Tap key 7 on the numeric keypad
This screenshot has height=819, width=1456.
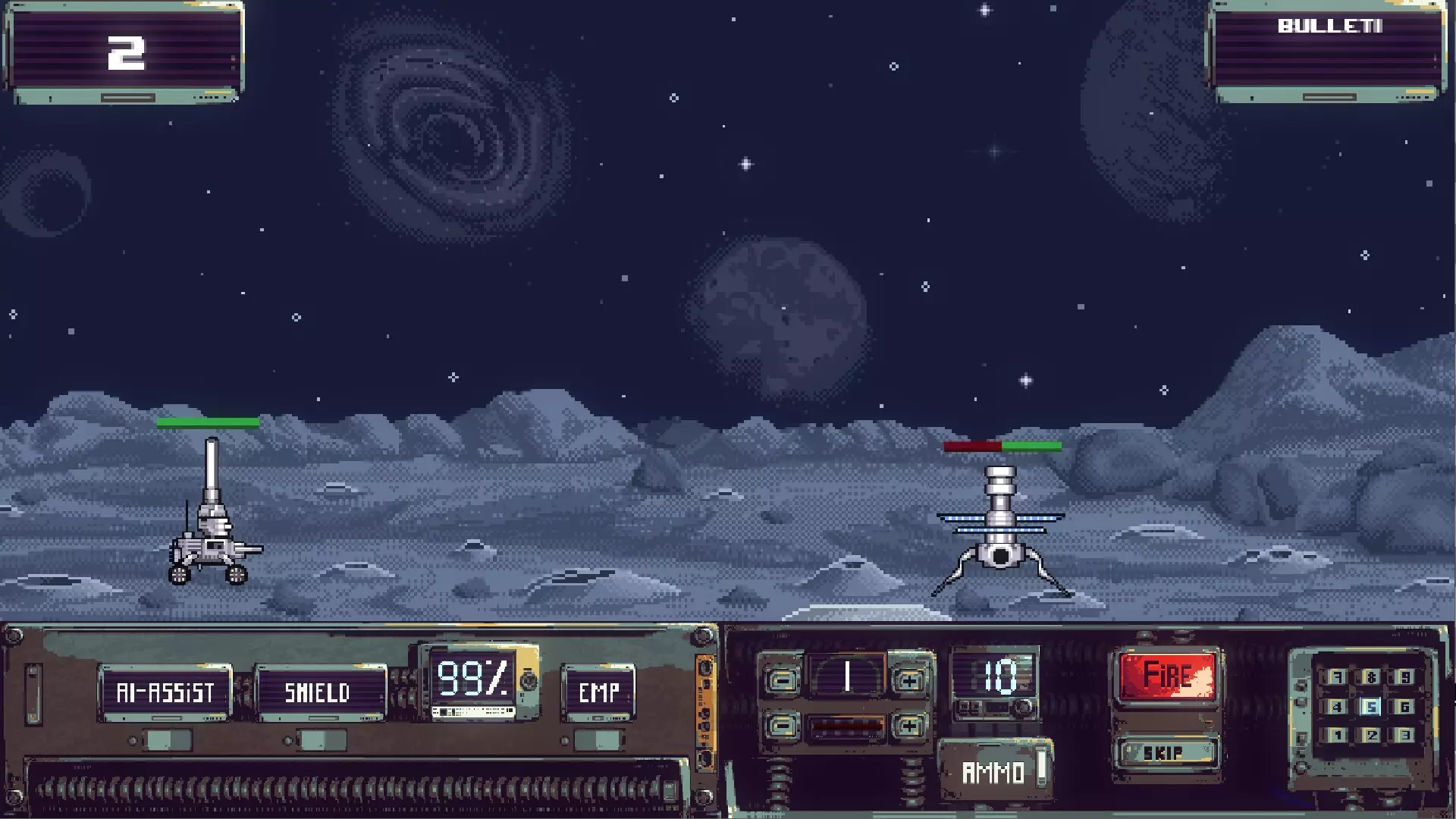1337,677
